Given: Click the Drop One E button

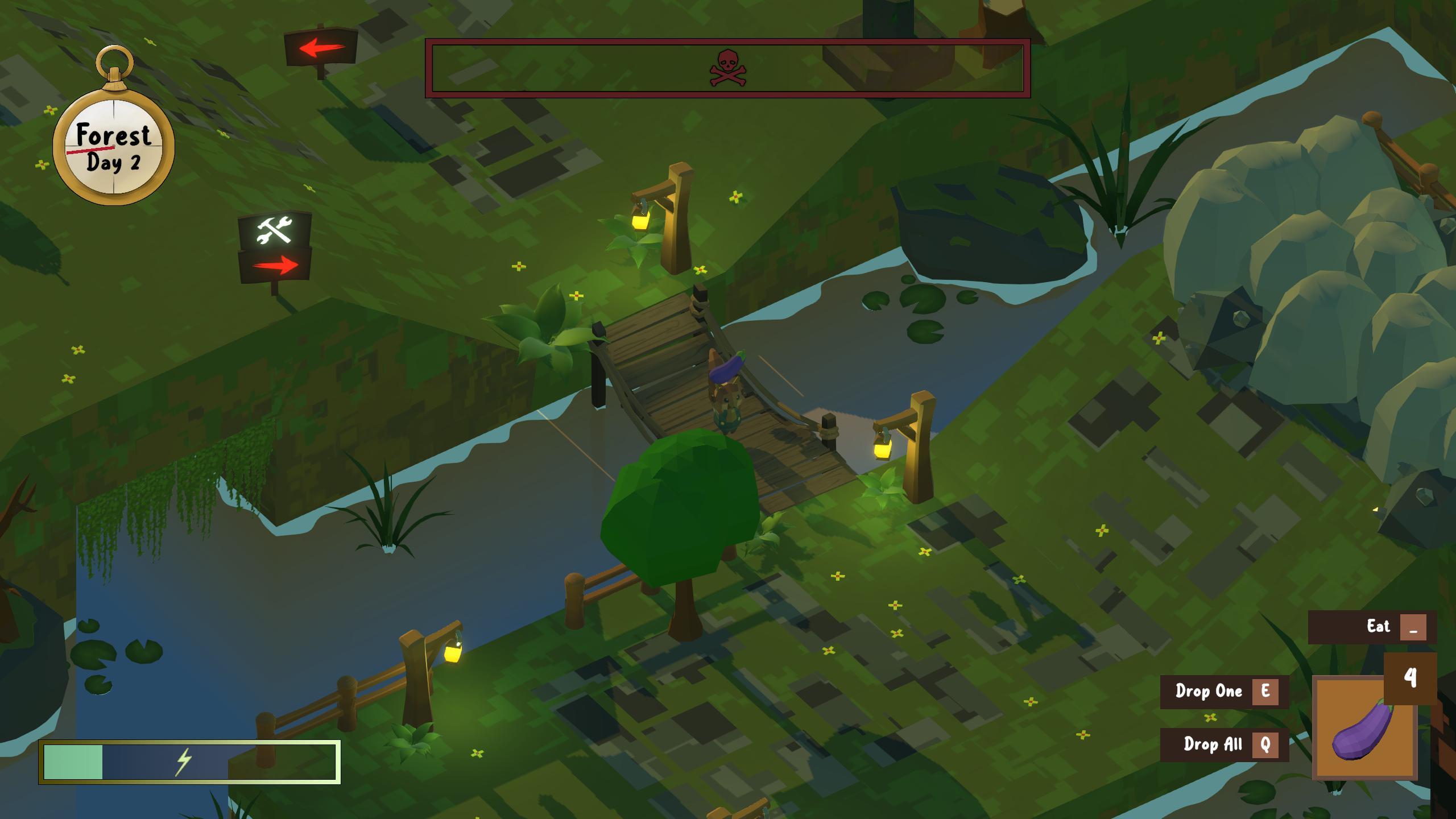Looking at the screenshot, I should click(x=1223, y=692).
